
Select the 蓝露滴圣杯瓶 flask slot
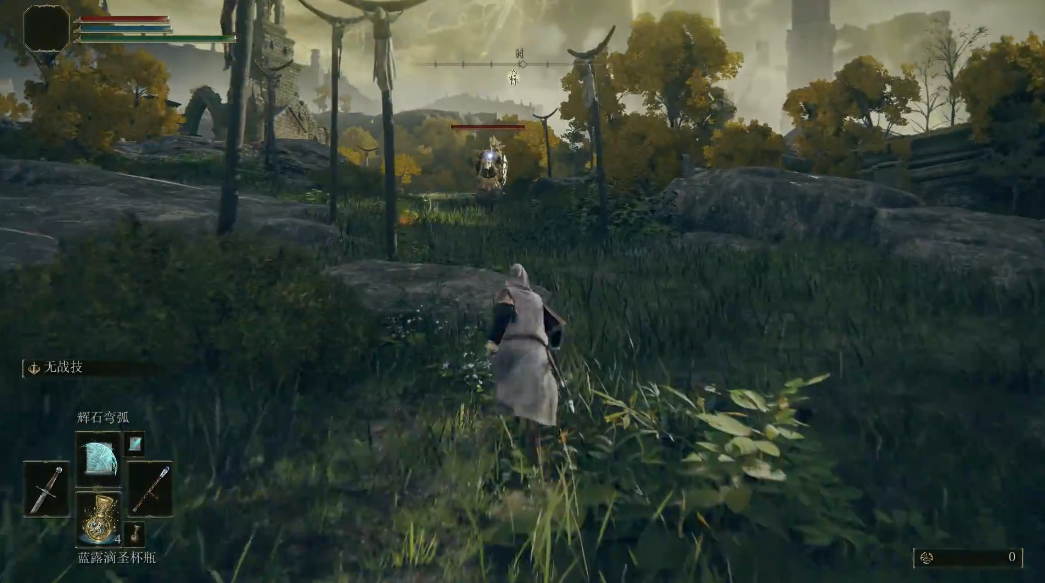98,518
